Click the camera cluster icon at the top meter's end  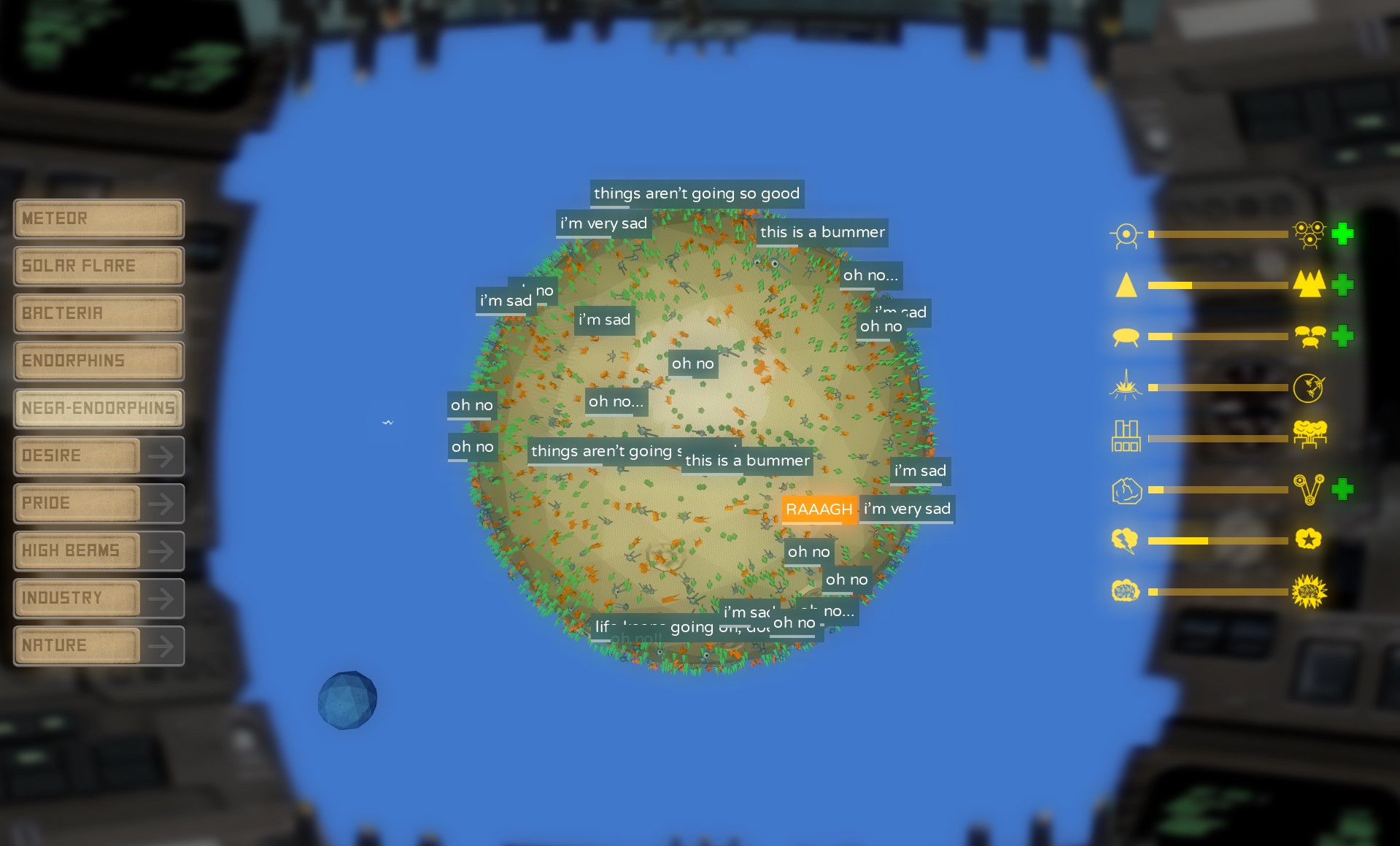point(1310,234)
